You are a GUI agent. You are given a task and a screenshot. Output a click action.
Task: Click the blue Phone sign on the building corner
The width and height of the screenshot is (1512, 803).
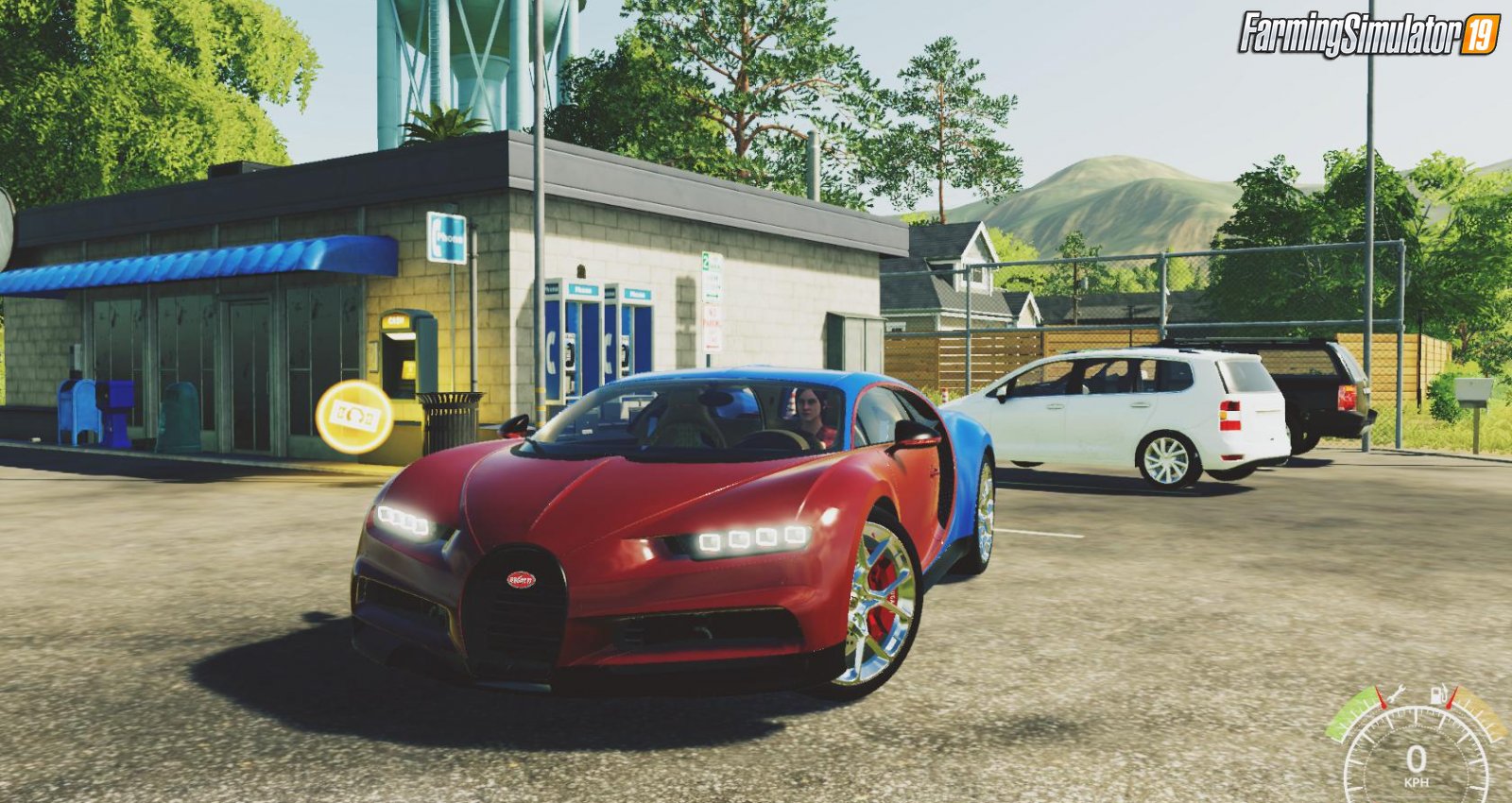[x=448, y=237]
